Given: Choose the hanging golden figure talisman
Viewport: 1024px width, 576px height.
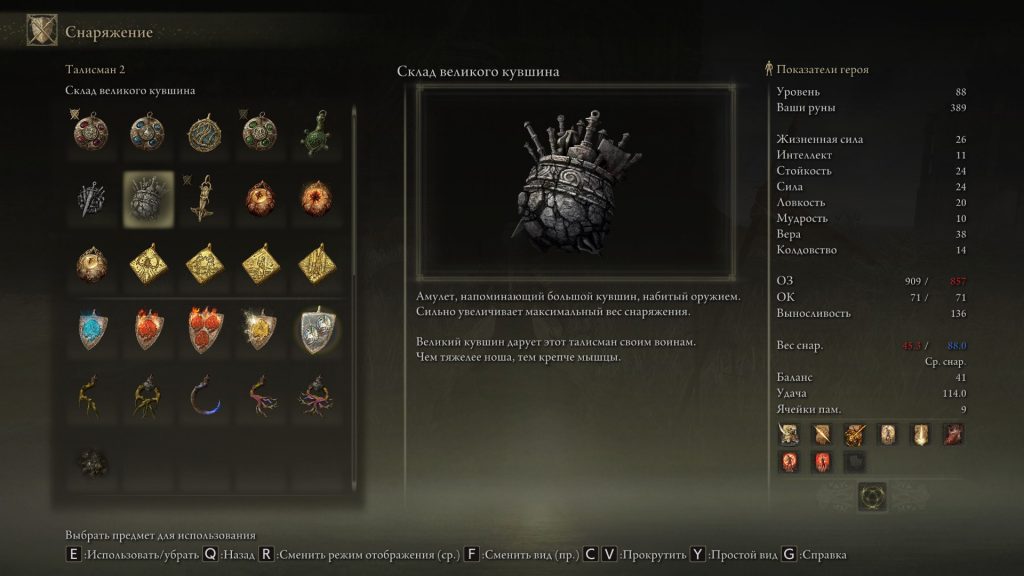Looking at the screenshot, I should pyautogui.click(x=204, y=197).
